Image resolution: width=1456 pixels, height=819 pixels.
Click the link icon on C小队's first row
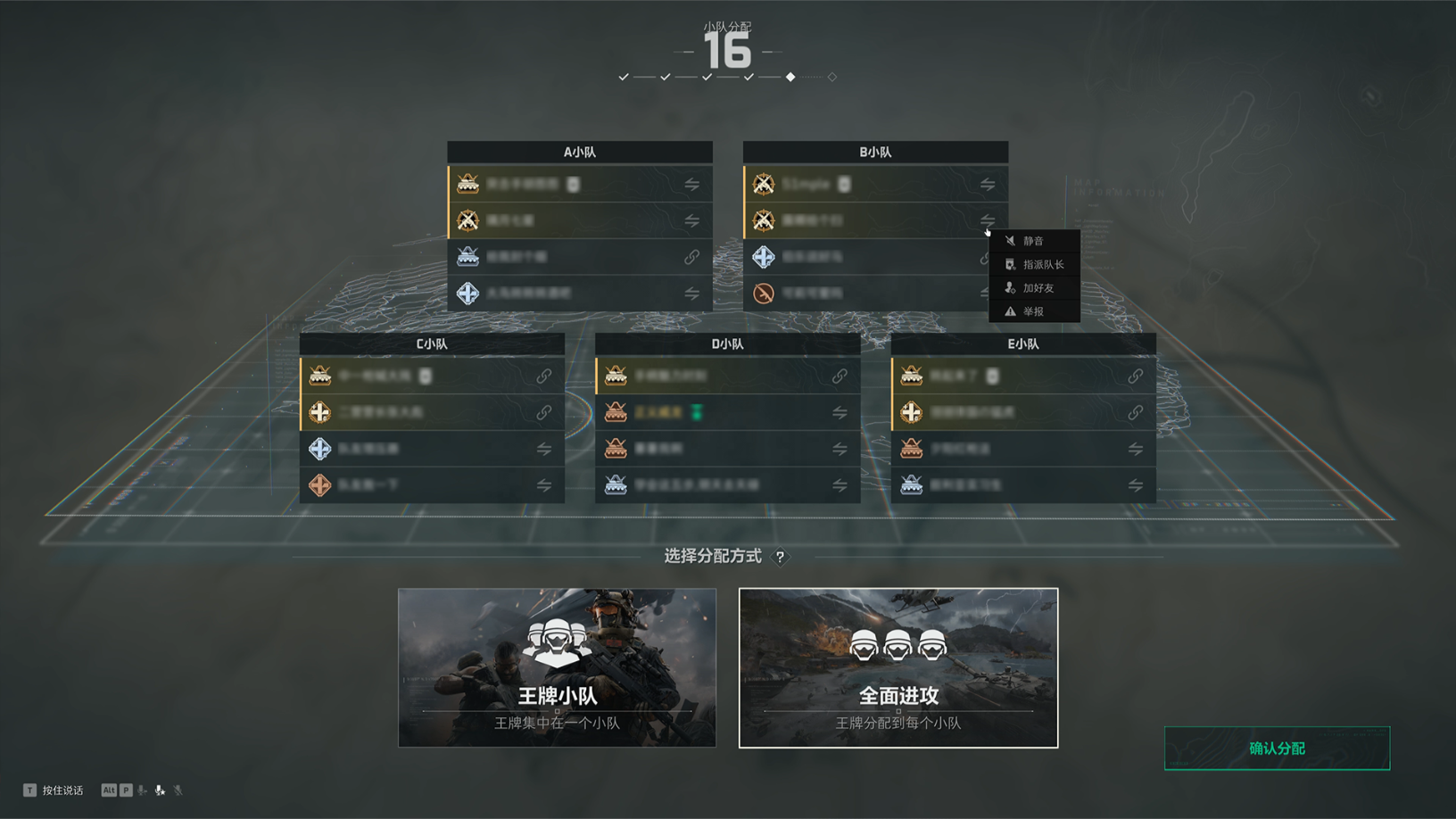click(544, 376)
